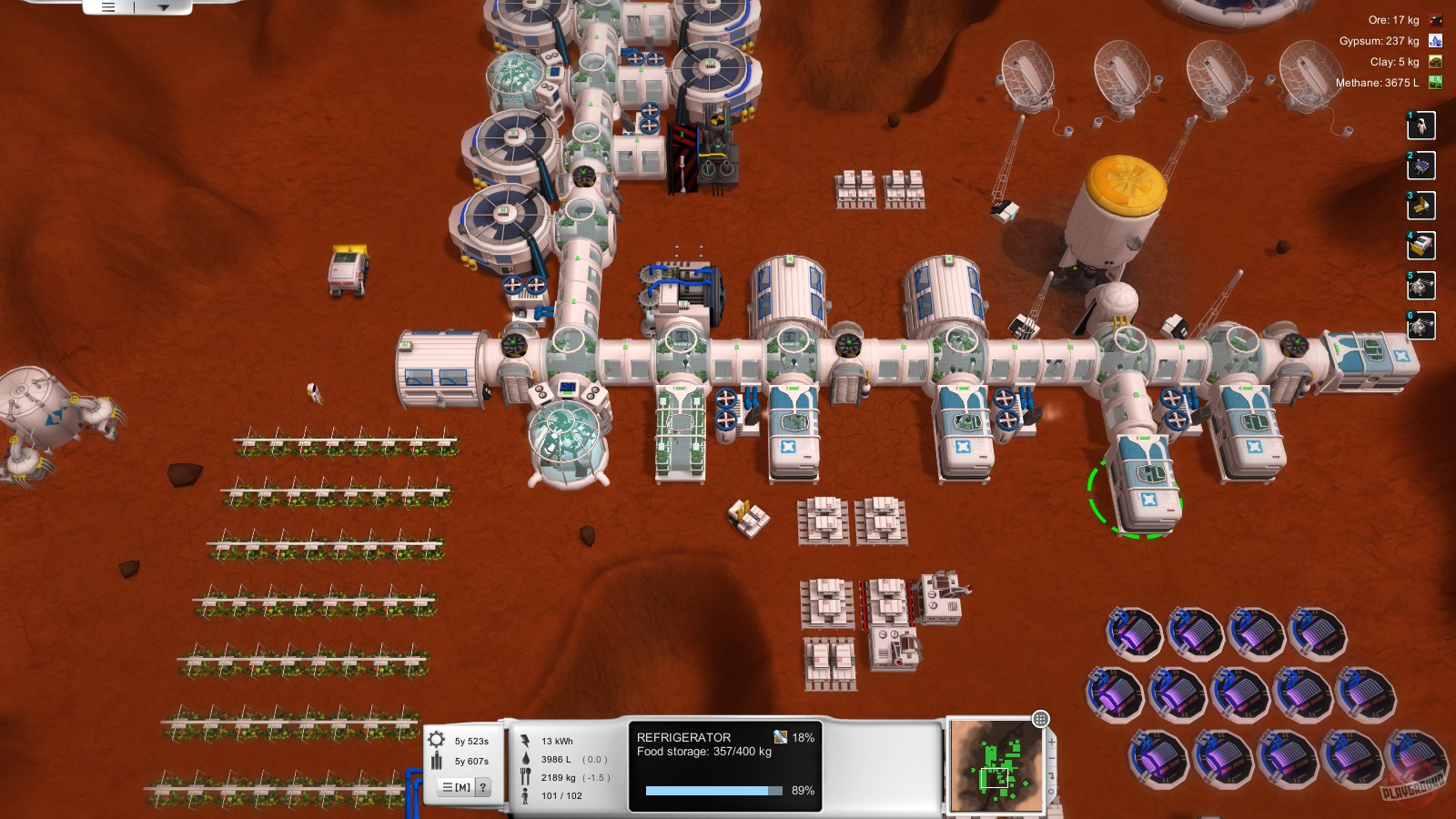Click the colonist population icon

(525, 794)
